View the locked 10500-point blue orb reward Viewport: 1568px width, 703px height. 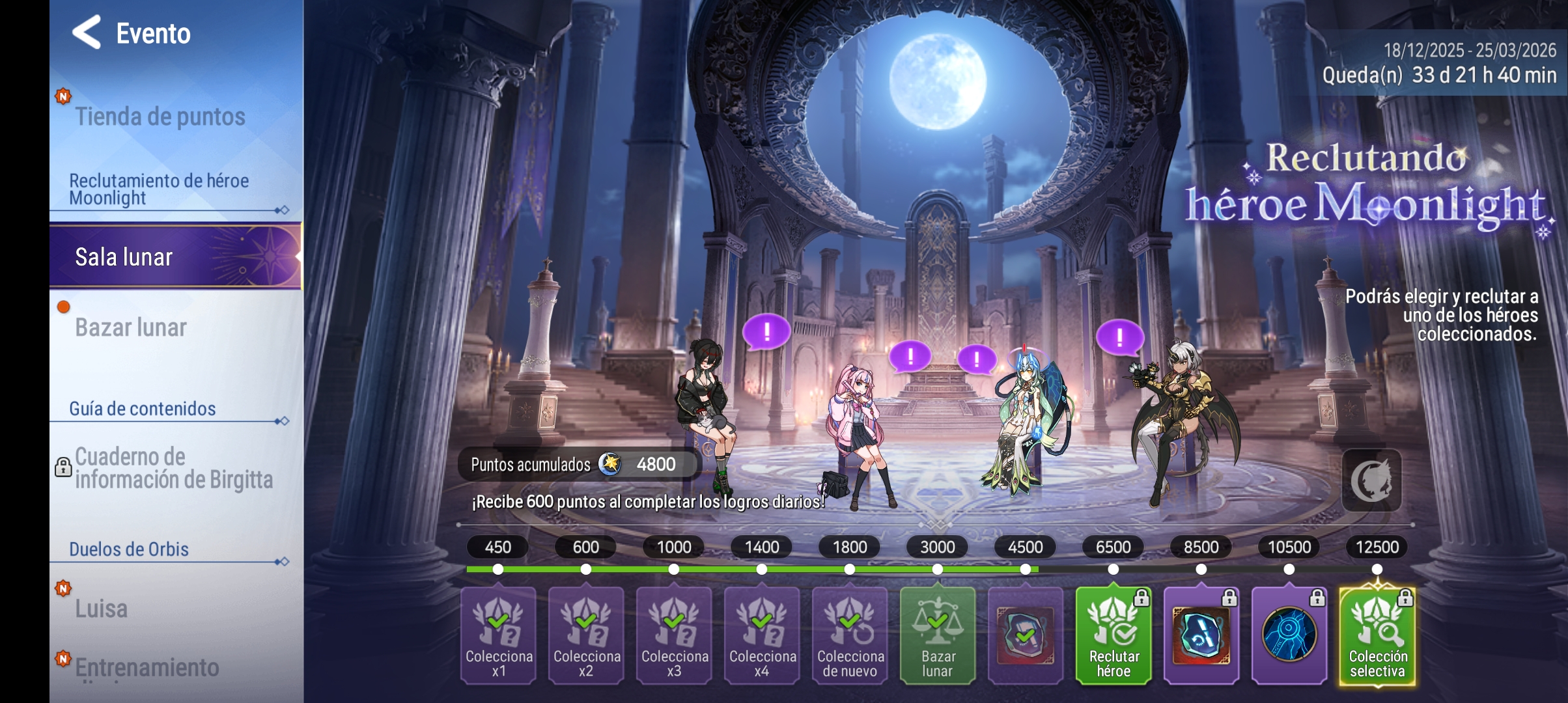(1289, 635)
